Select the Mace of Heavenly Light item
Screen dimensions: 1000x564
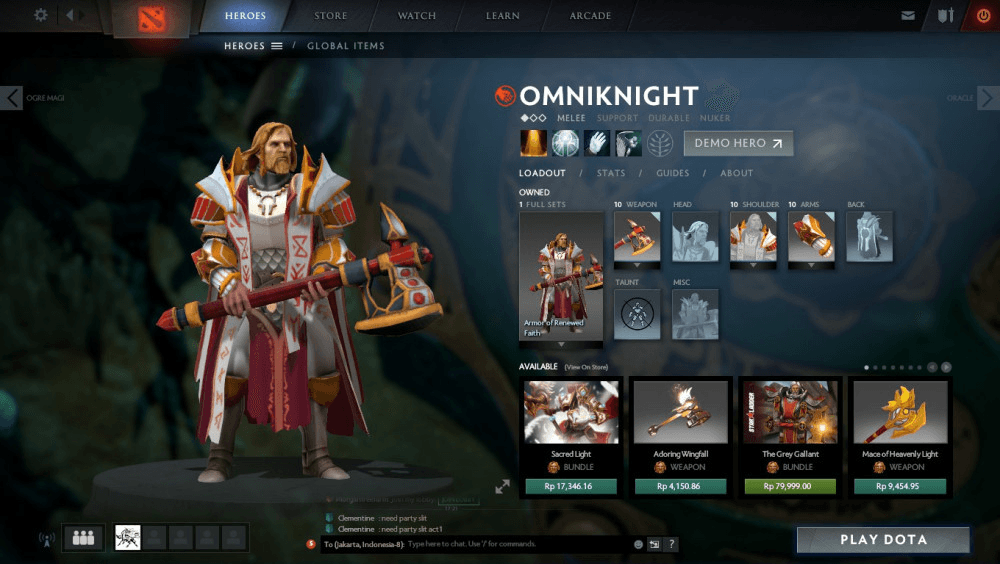(x=900, y=412)
